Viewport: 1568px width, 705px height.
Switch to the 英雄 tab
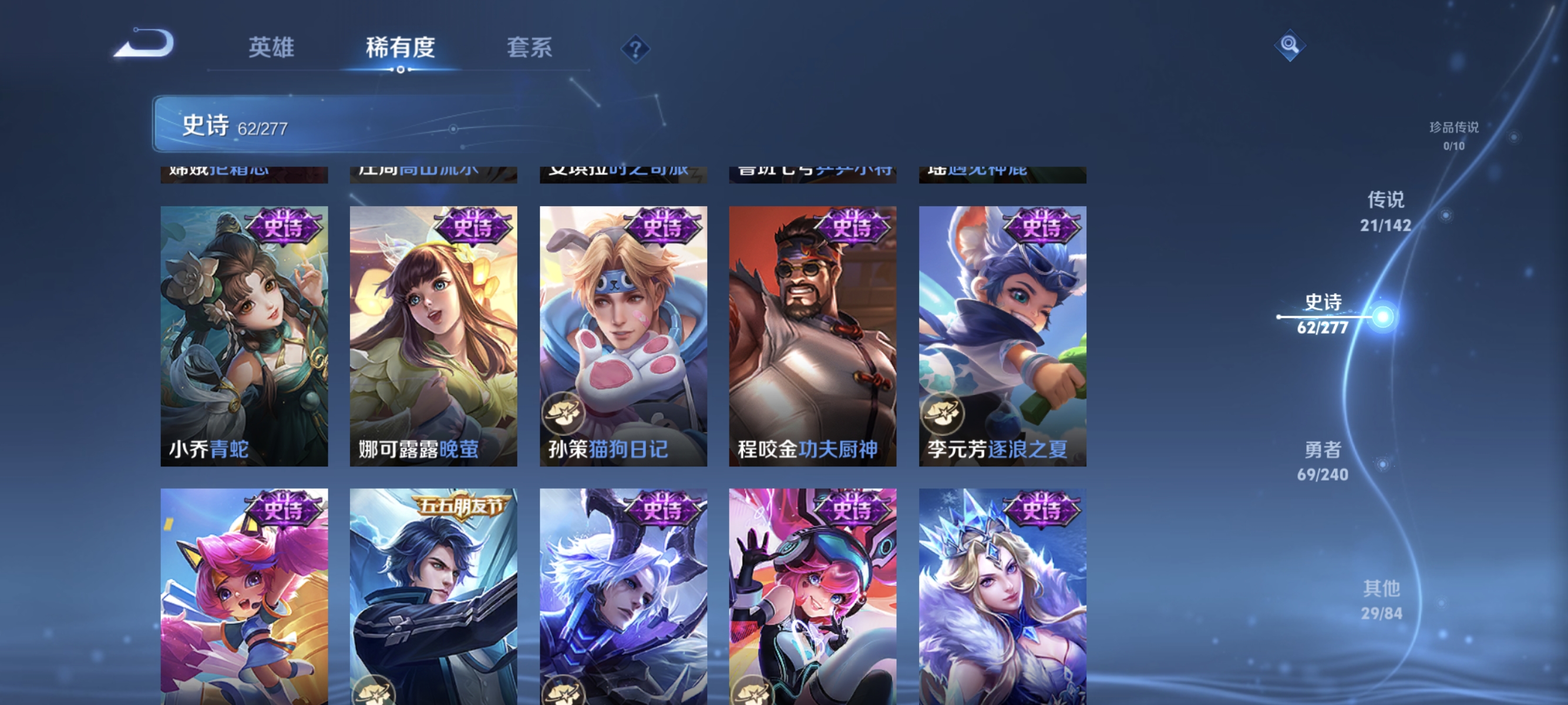(x=271, y=48)
